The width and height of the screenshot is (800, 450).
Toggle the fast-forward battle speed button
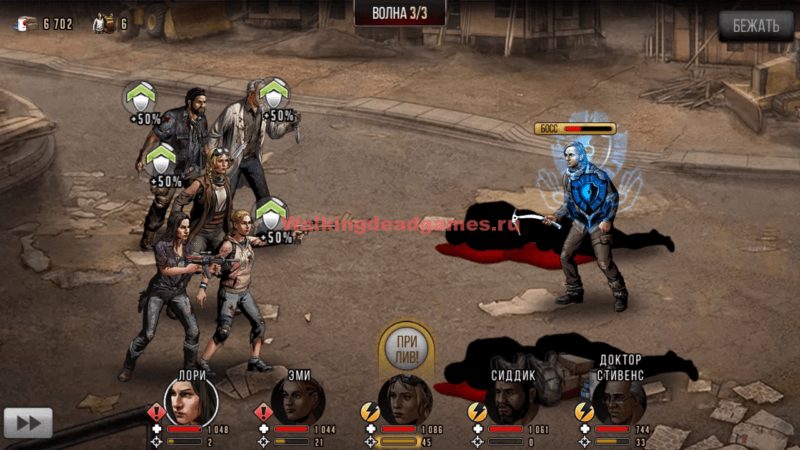click(x=28, y=422)
